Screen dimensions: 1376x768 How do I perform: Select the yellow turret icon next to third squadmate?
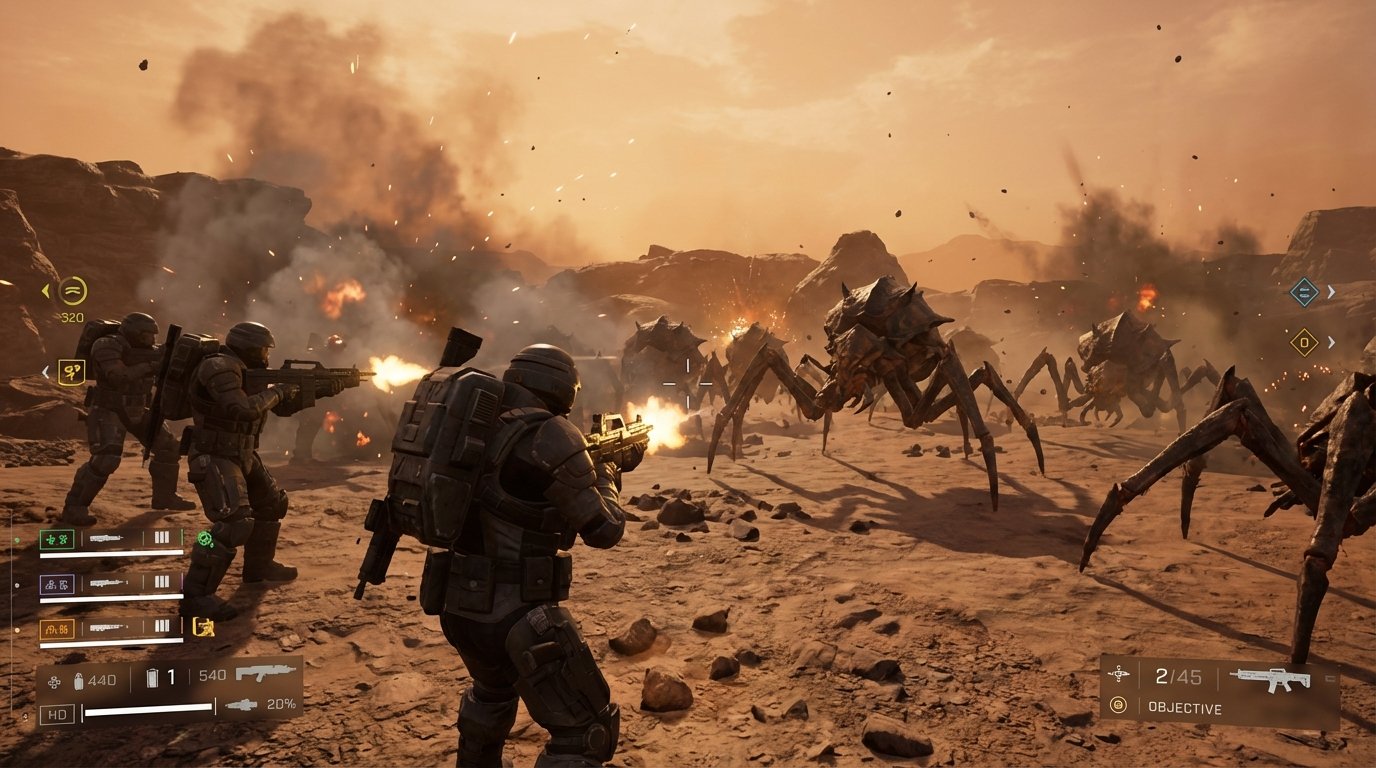point(203,626)
